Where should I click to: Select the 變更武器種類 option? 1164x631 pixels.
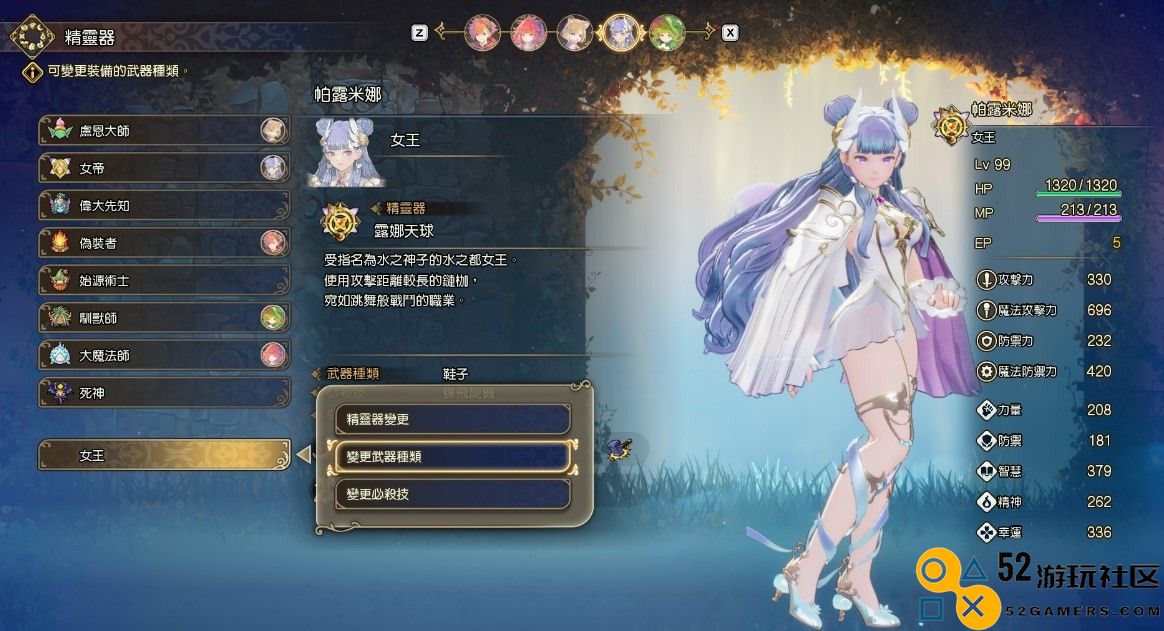pos(453,457)
